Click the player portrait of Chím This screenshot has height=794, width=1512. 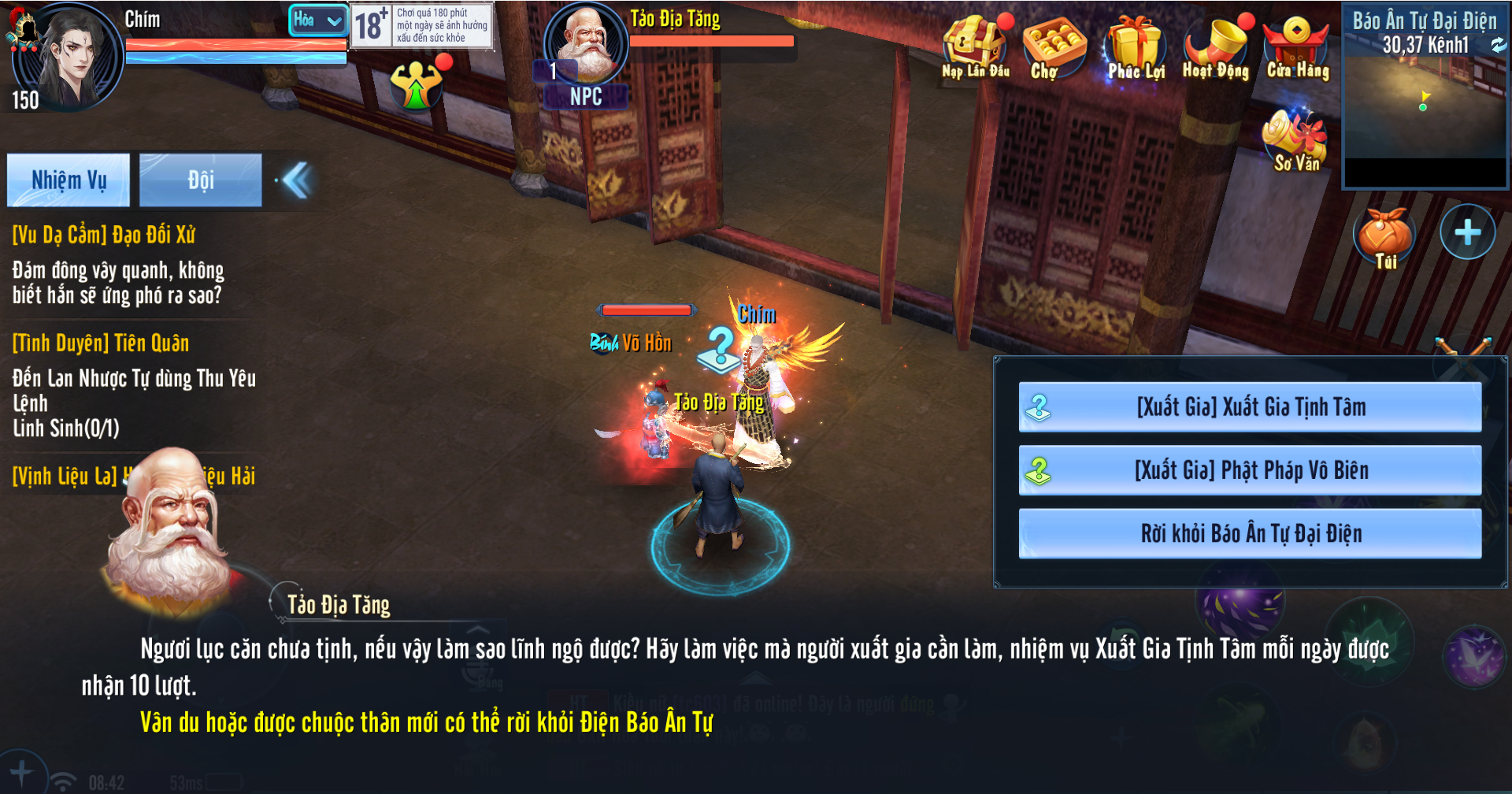[69, 55]
